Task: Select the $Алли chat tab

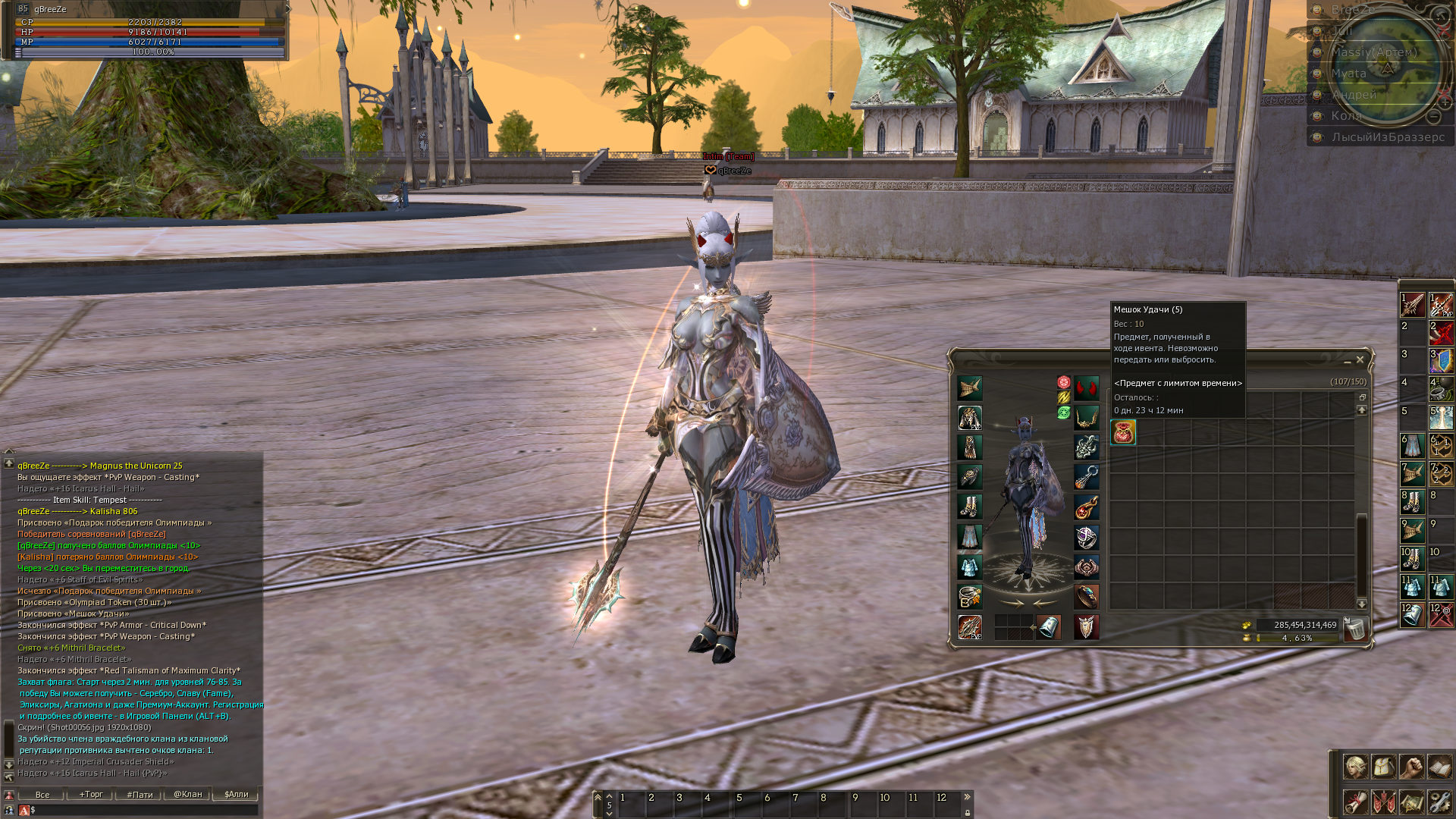Action: point(237,795)
